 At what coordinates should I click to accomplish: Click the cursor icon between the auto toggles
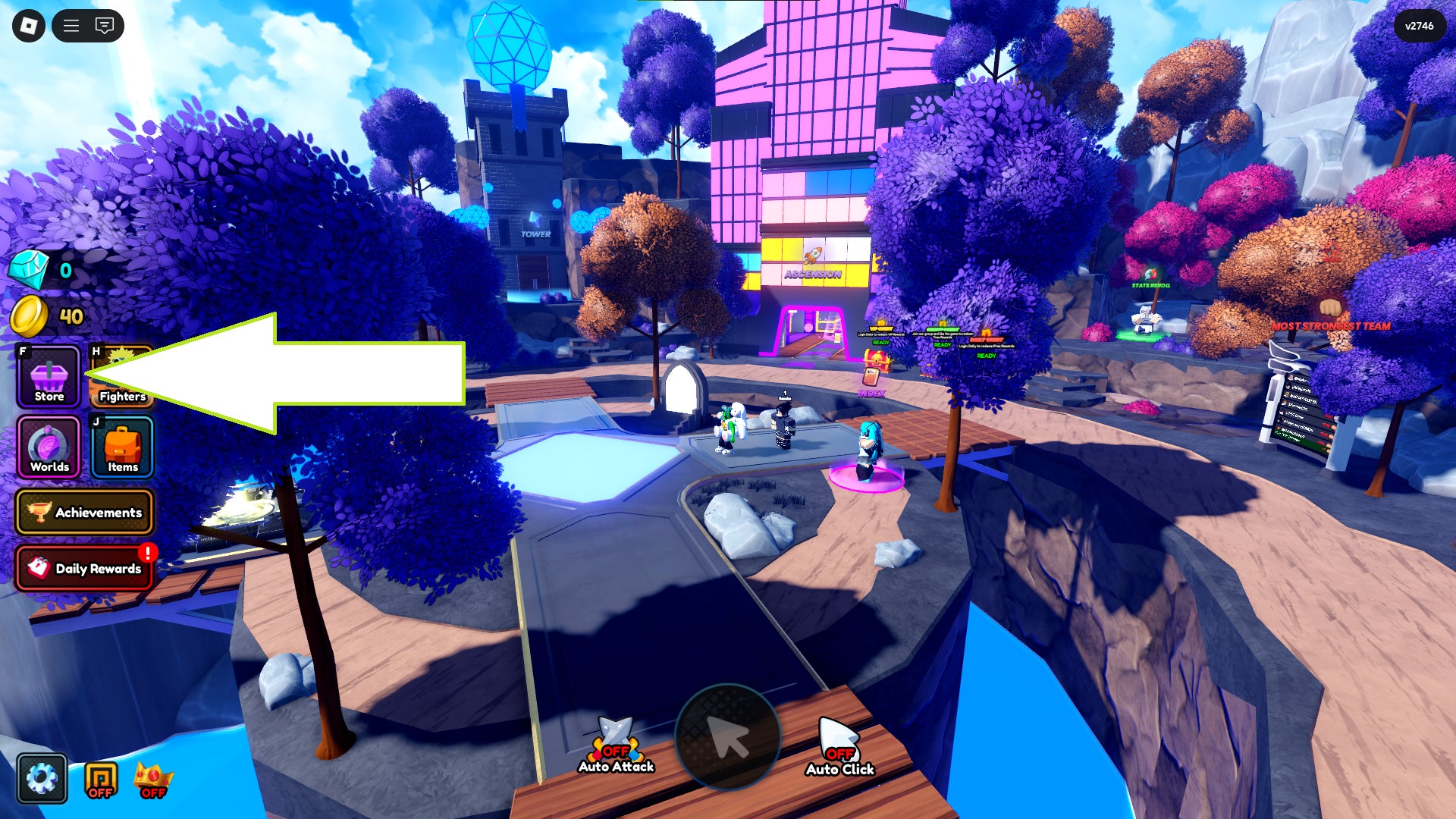[730, 734]
